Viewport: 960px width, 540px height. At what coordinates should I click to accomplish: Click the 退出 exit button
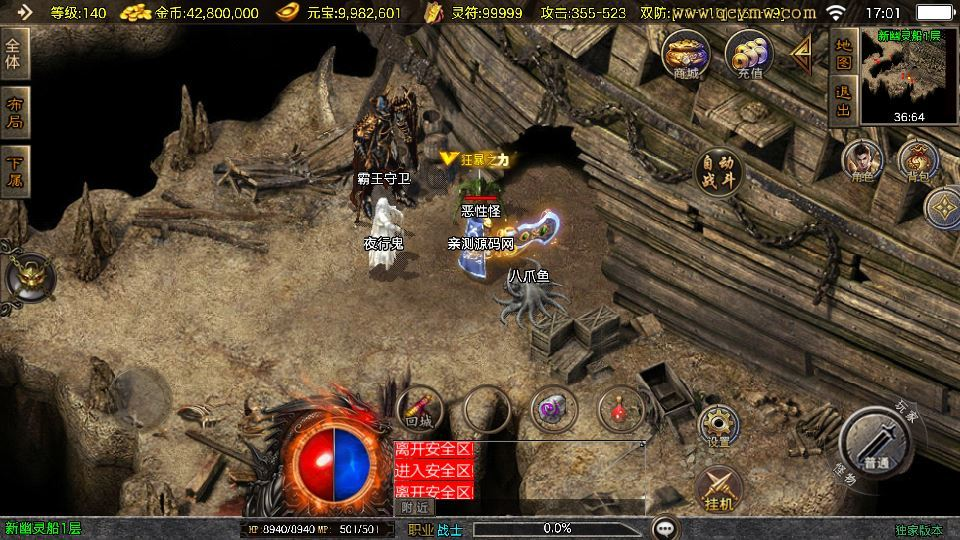click(x=843, y=100)
